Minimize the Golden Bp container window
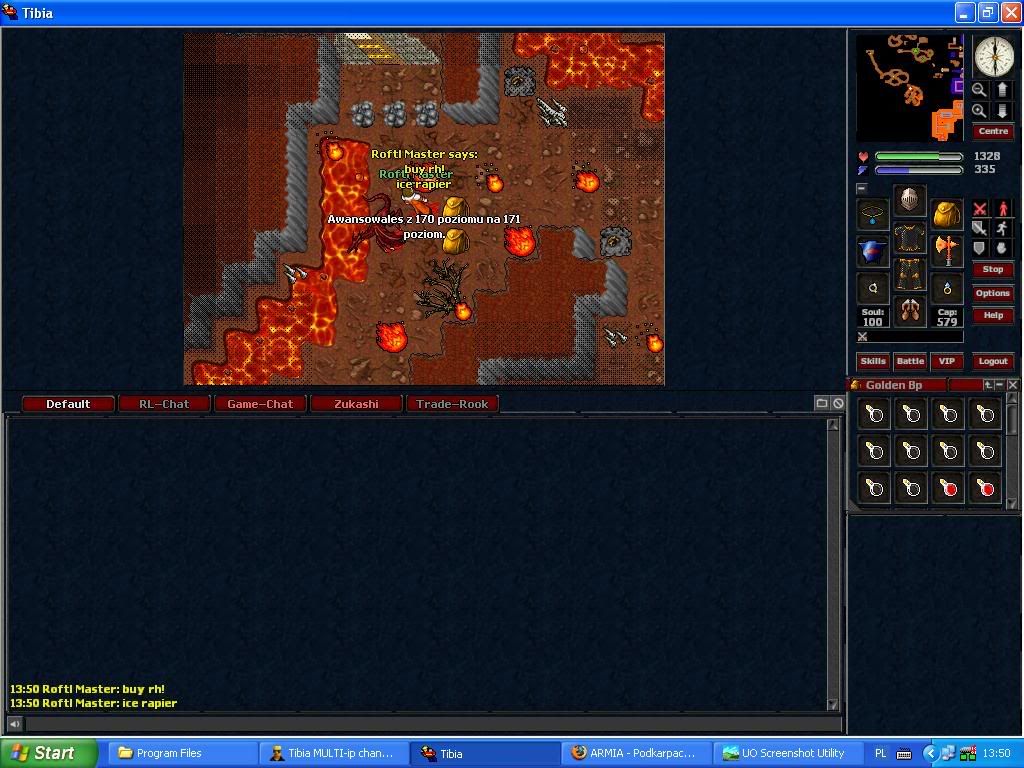This screenshot has height=768, width=1024. pyautogui.click(x=1000, y=385)
